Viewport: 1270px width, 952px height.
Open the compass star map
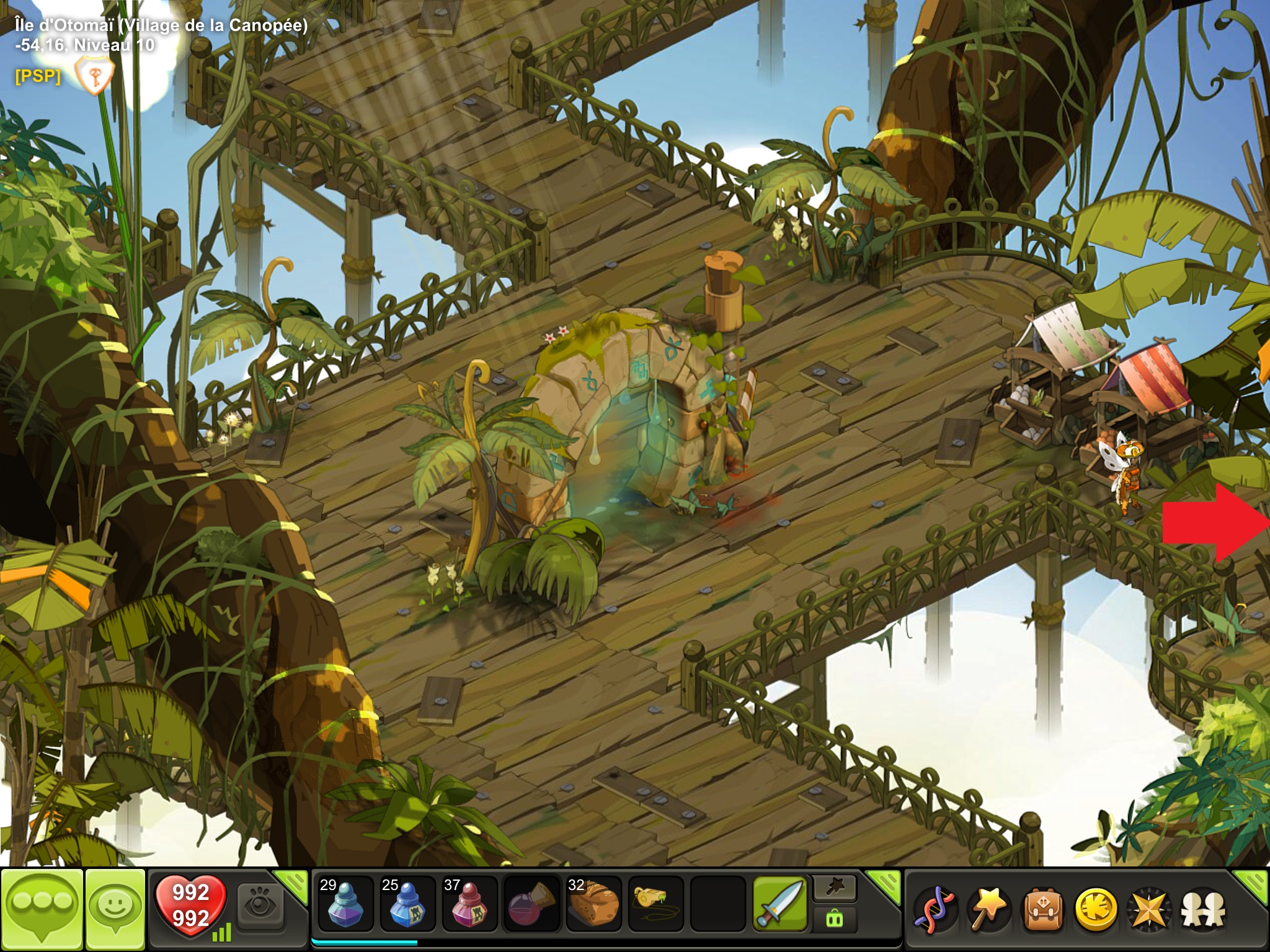point(1149,910)
